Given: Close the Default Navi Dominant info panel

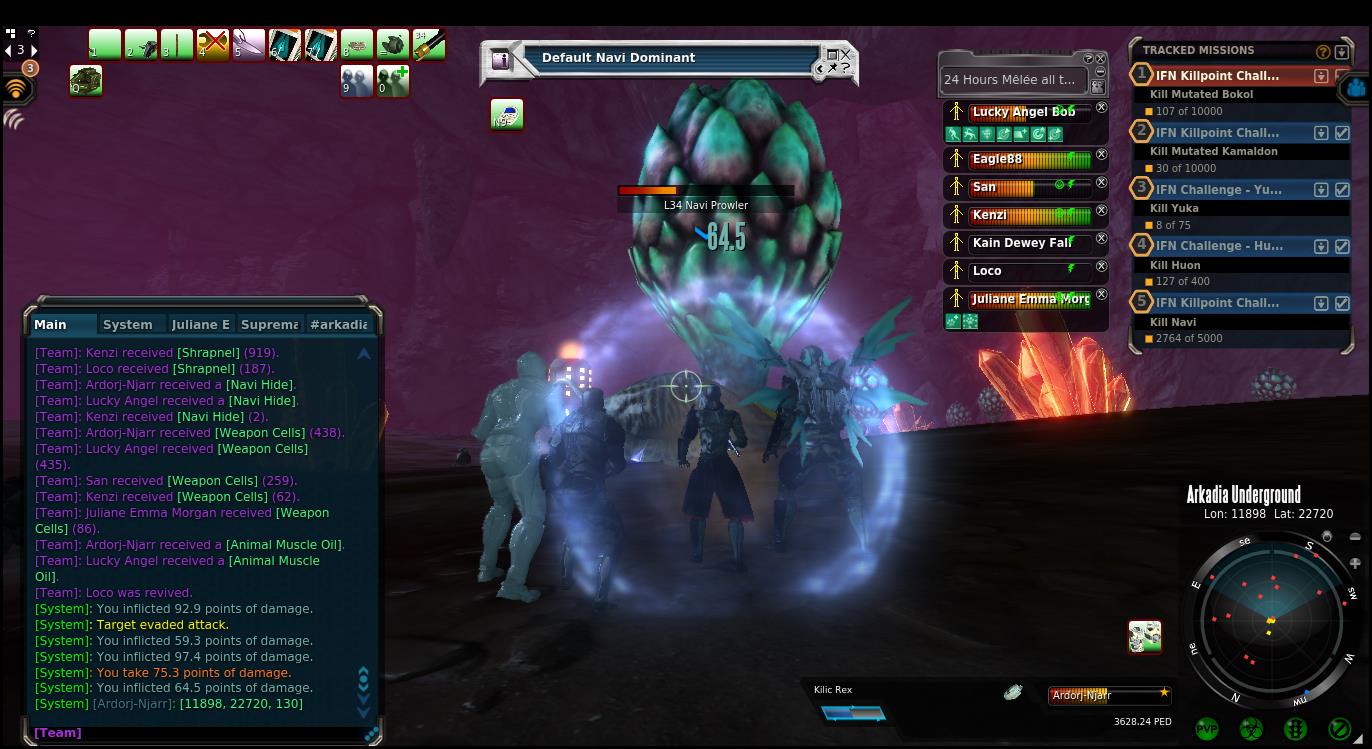Looking at the screenshot, I should [x=846, y=55].
